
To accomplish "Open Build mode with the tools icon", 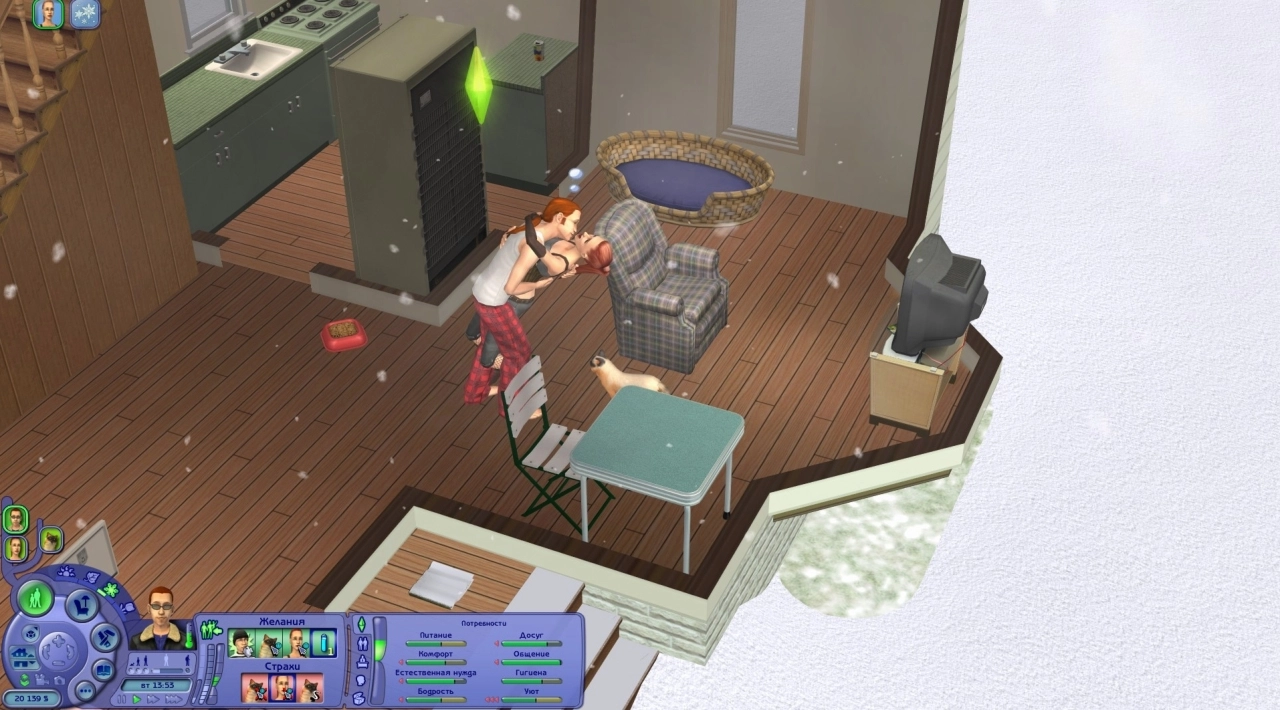I will click(104, 637).
